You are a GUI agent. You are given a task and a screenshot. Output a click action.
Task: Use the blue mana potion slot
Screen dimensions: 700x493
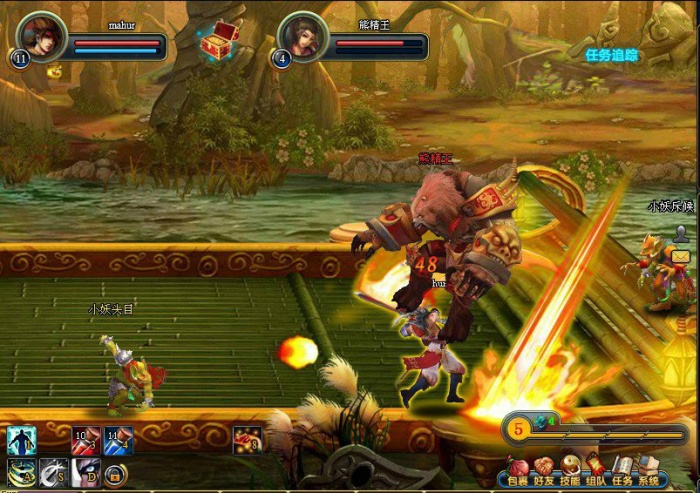[117, 440]
